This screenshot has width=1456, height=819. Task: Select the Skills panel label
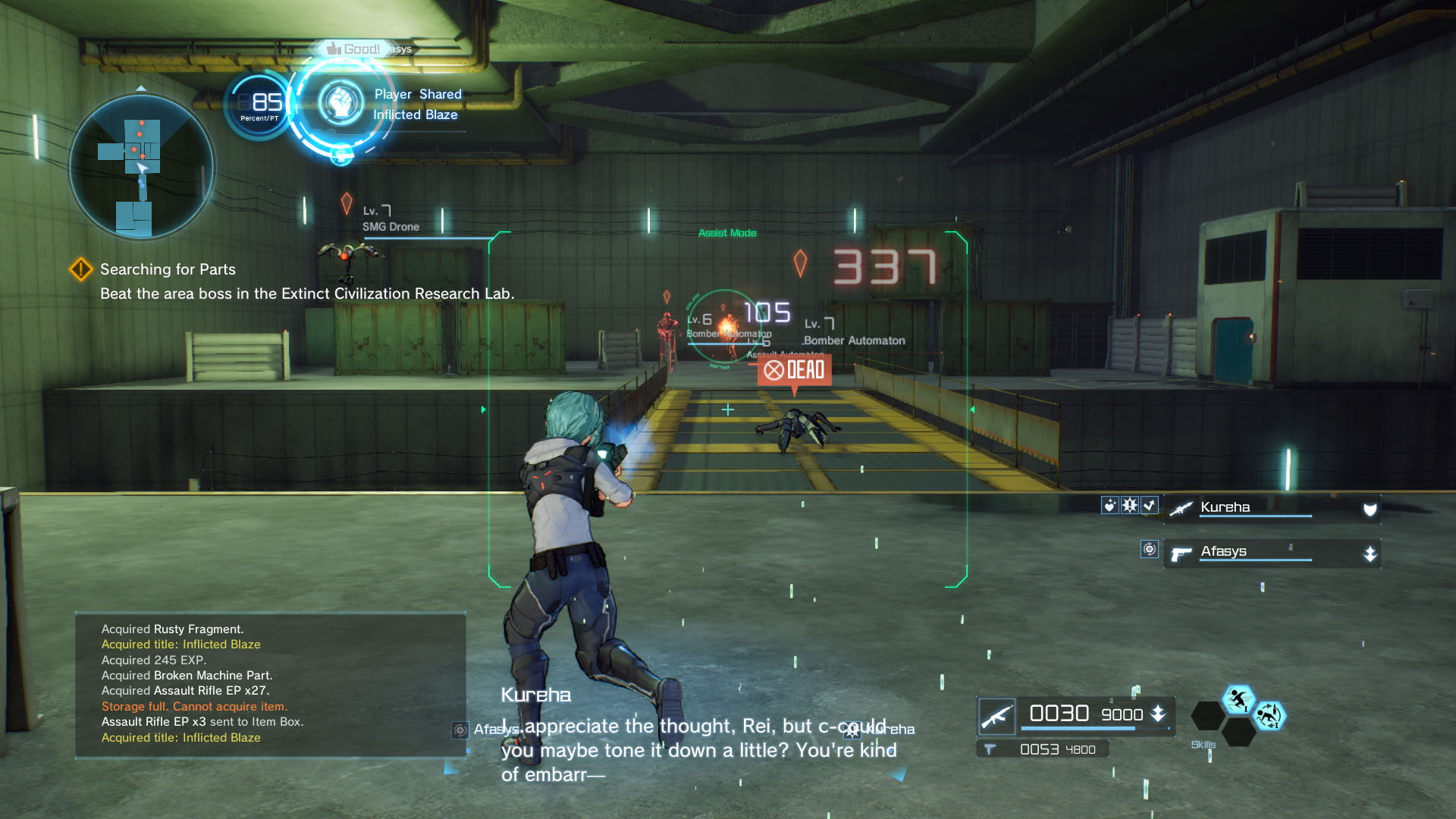pyautogui.click(x=1203, y=745)
